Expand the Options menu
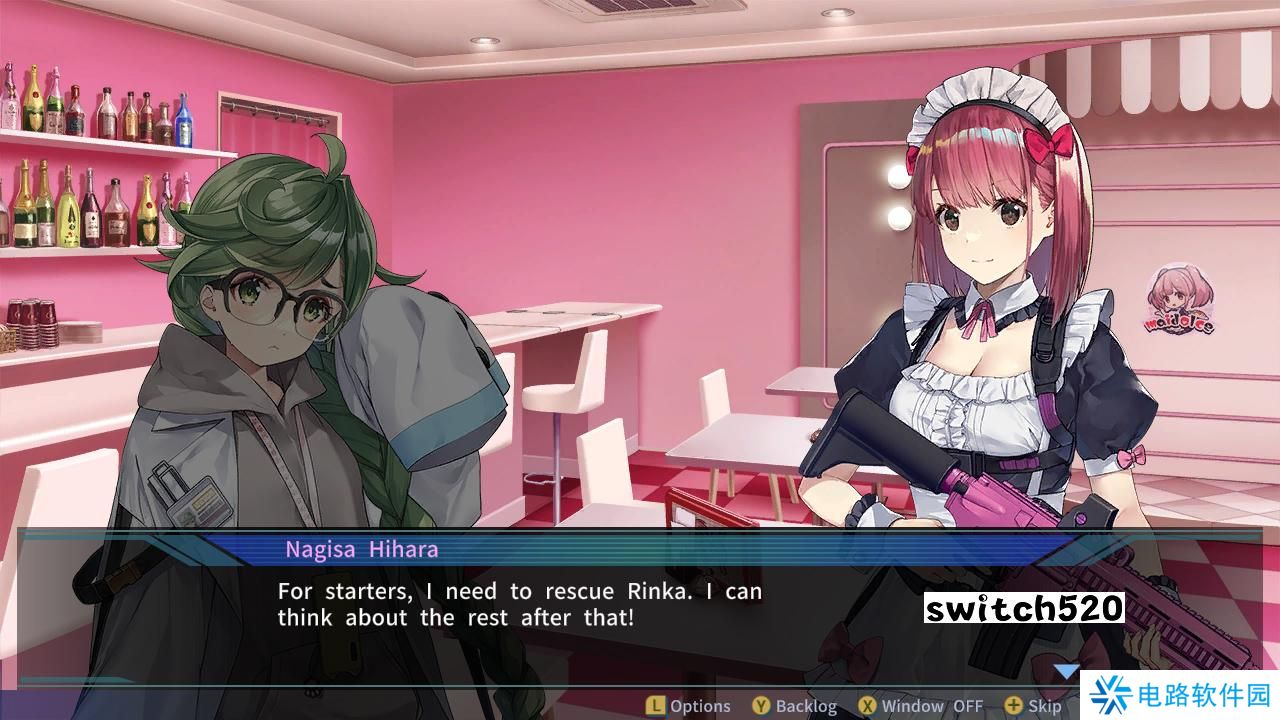This screenshot has height=720, width=1280. (x=698, y=705)
